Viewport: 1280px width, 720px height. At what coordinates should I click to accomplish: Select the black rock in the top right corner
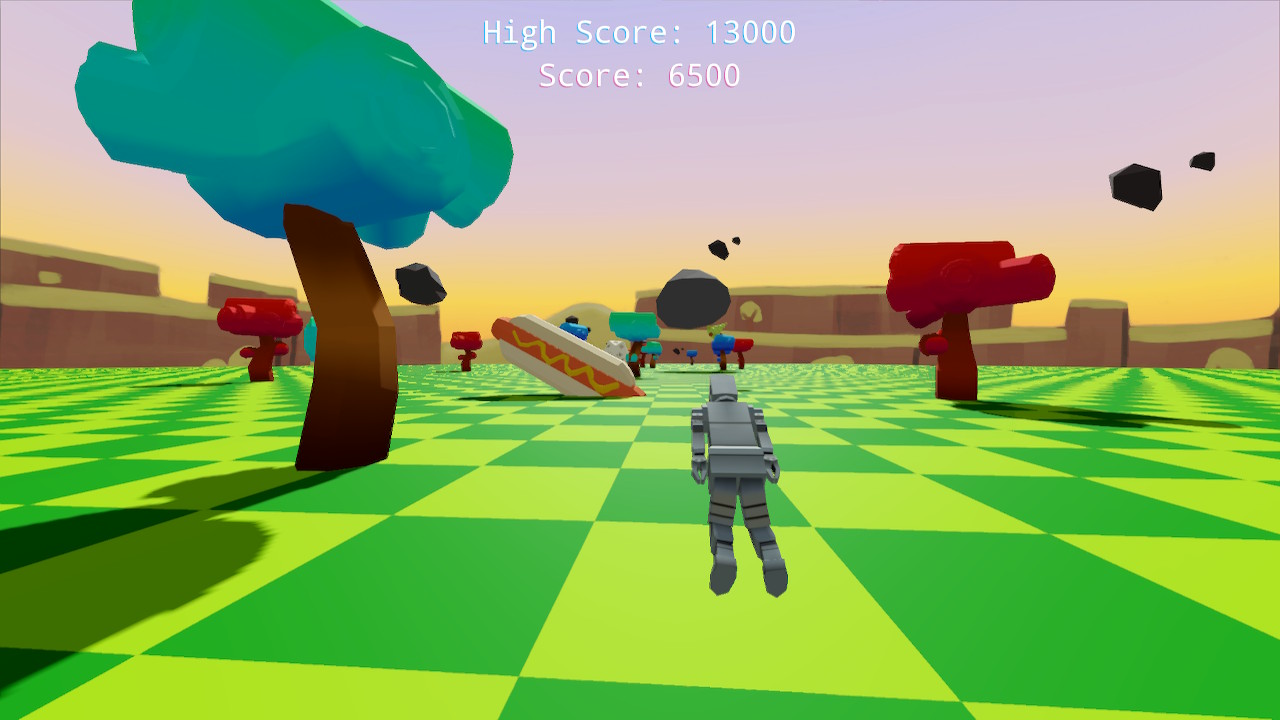[1135, 185]
